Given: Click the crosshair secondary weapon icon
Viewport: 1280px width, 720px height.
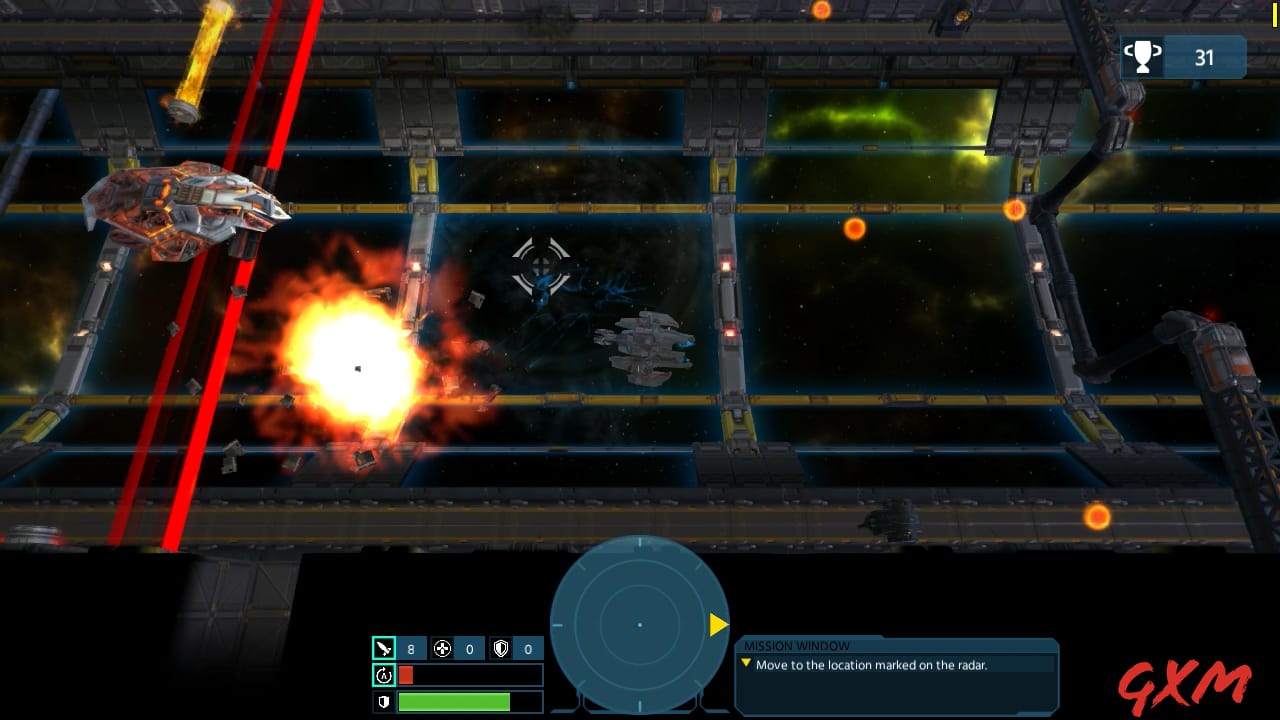Looking at the screenshot, I should [x=443, y=648].
